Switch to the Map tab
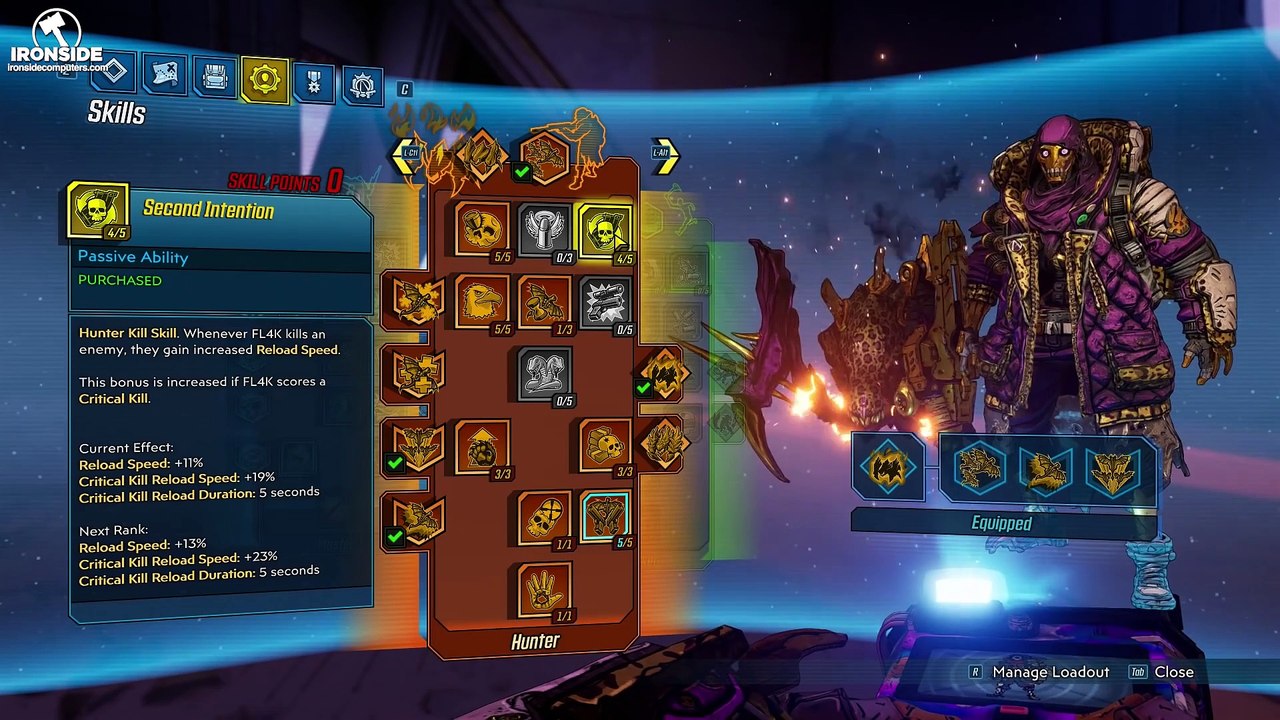Image resolution: width=1280 pixels, height=720 pixels. click(164, 74)
